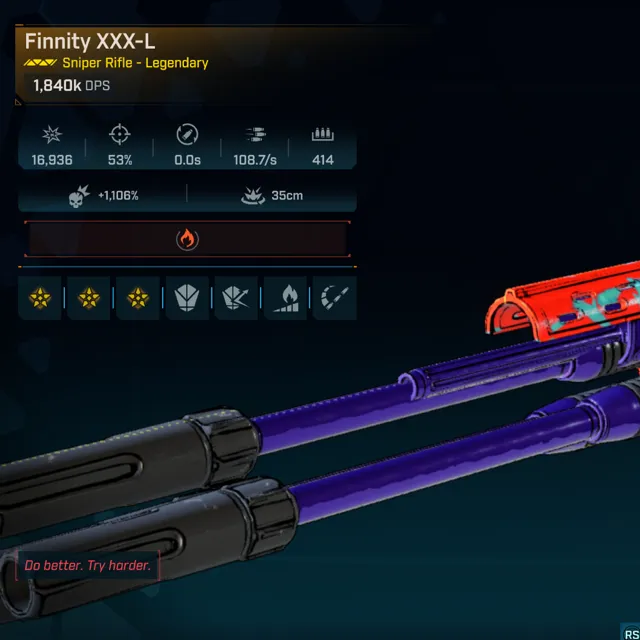Pick the curved dashed arc perk icon
Image resolution: width=640 pixels, height=640 pixels.
tap(333, 298)
